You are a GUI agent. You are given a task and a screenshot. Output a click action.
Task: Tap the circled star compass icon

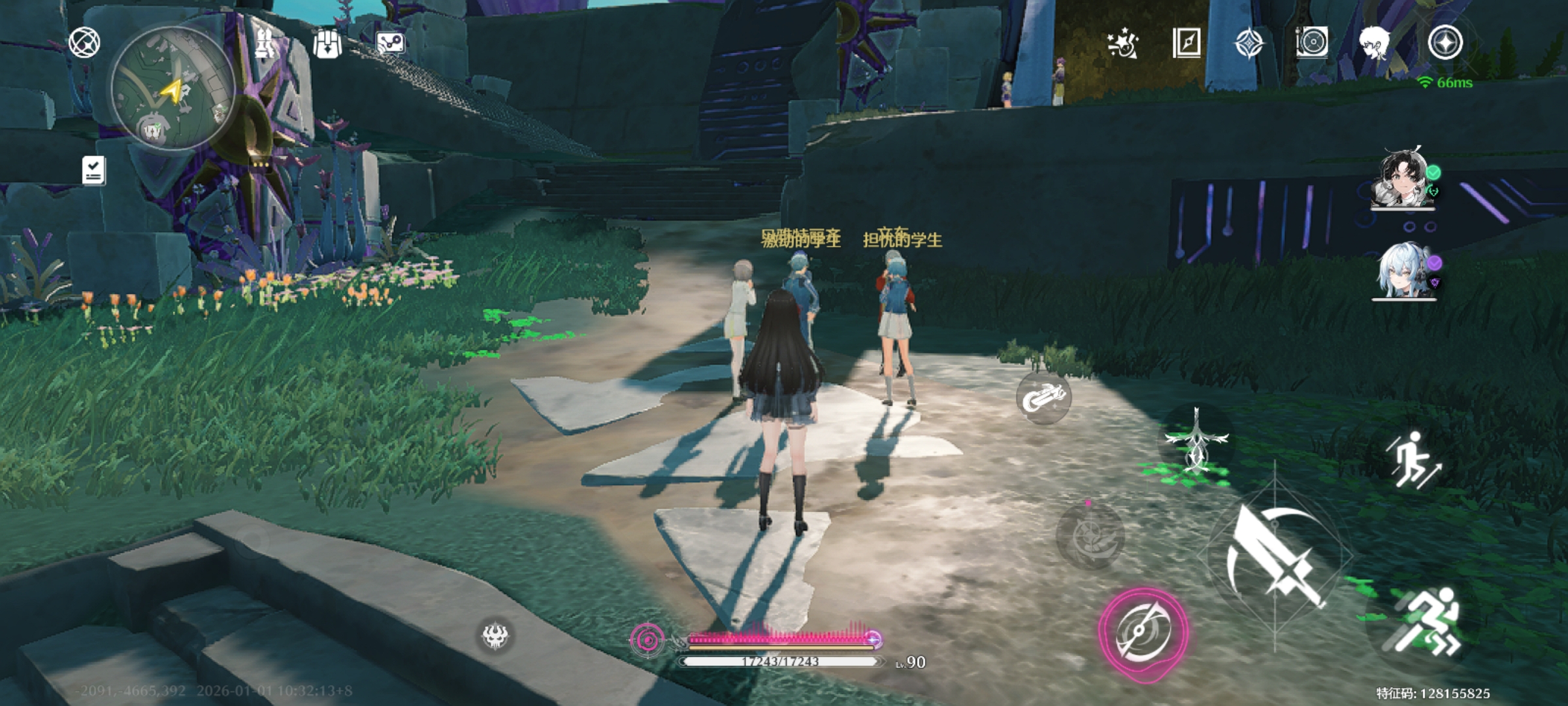pos(1445,43)
